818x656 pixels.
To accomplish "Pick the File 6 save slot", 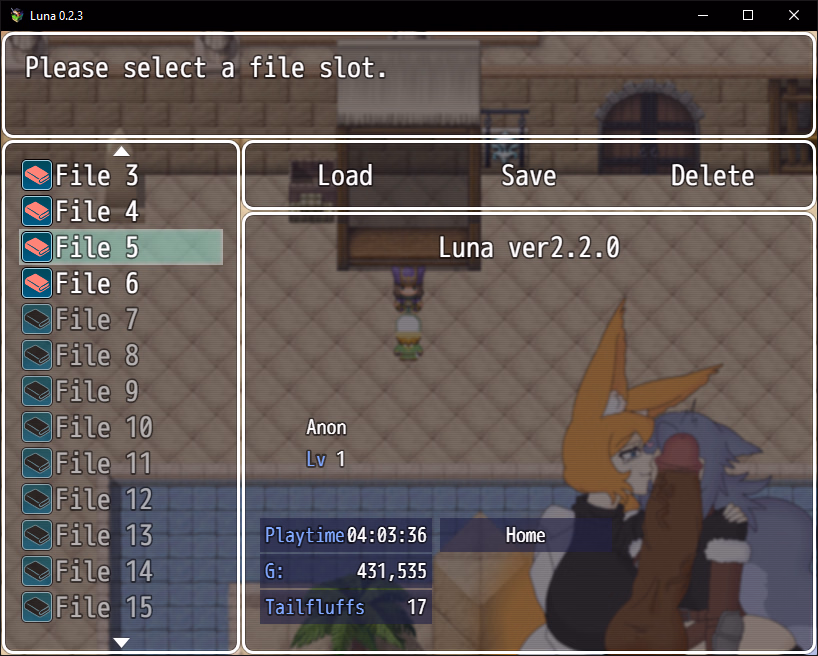I will [x=121, y=284].
